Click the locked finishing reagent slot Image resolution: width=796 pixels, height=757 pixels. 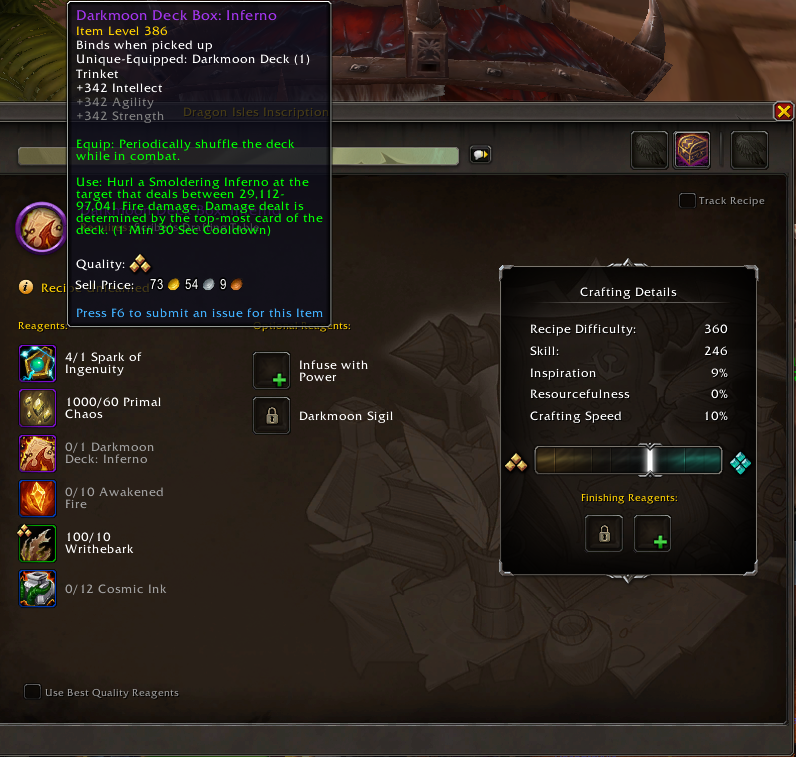[x=604, y=534]
